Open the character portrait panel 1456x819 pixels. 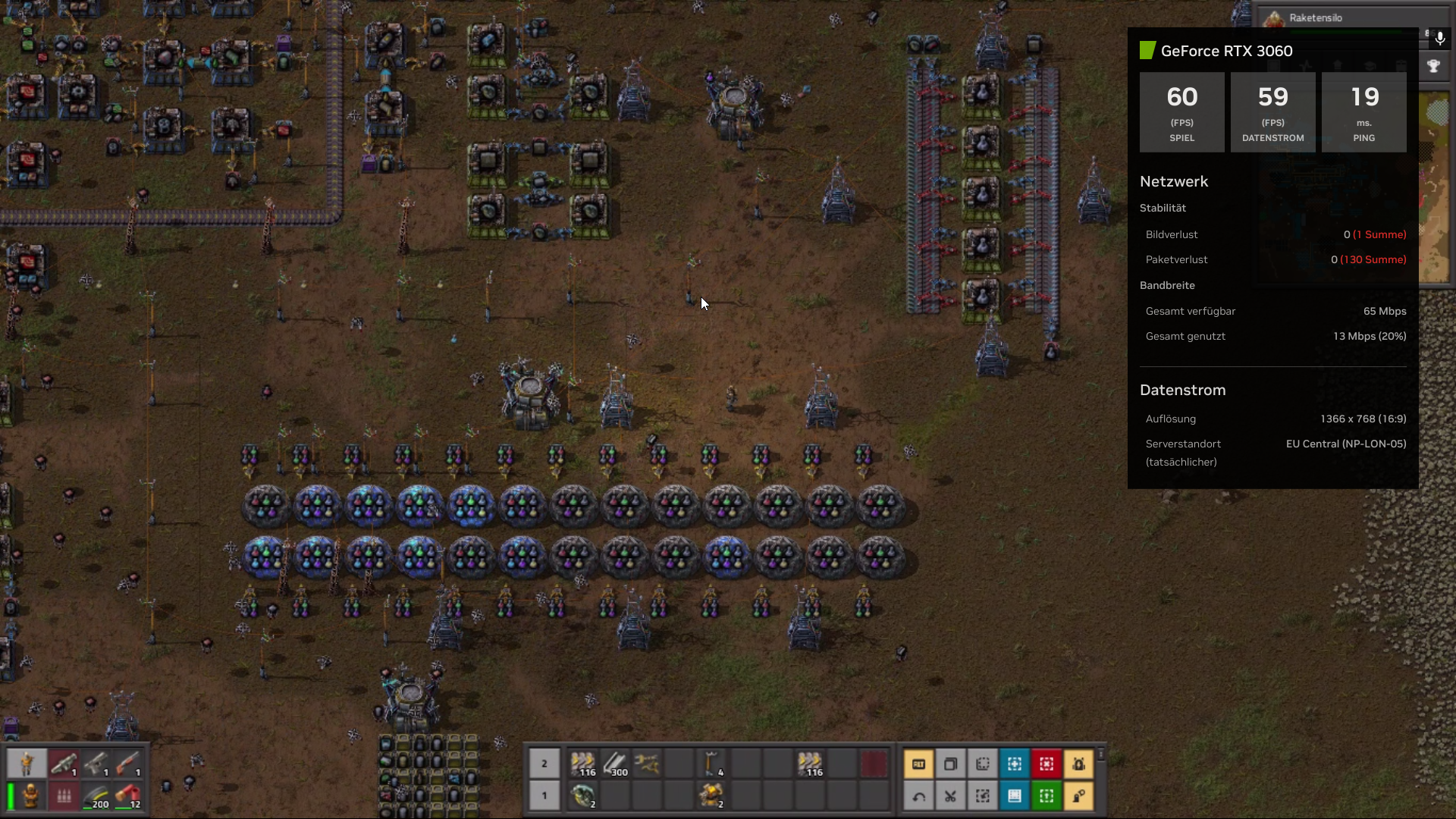27,764
